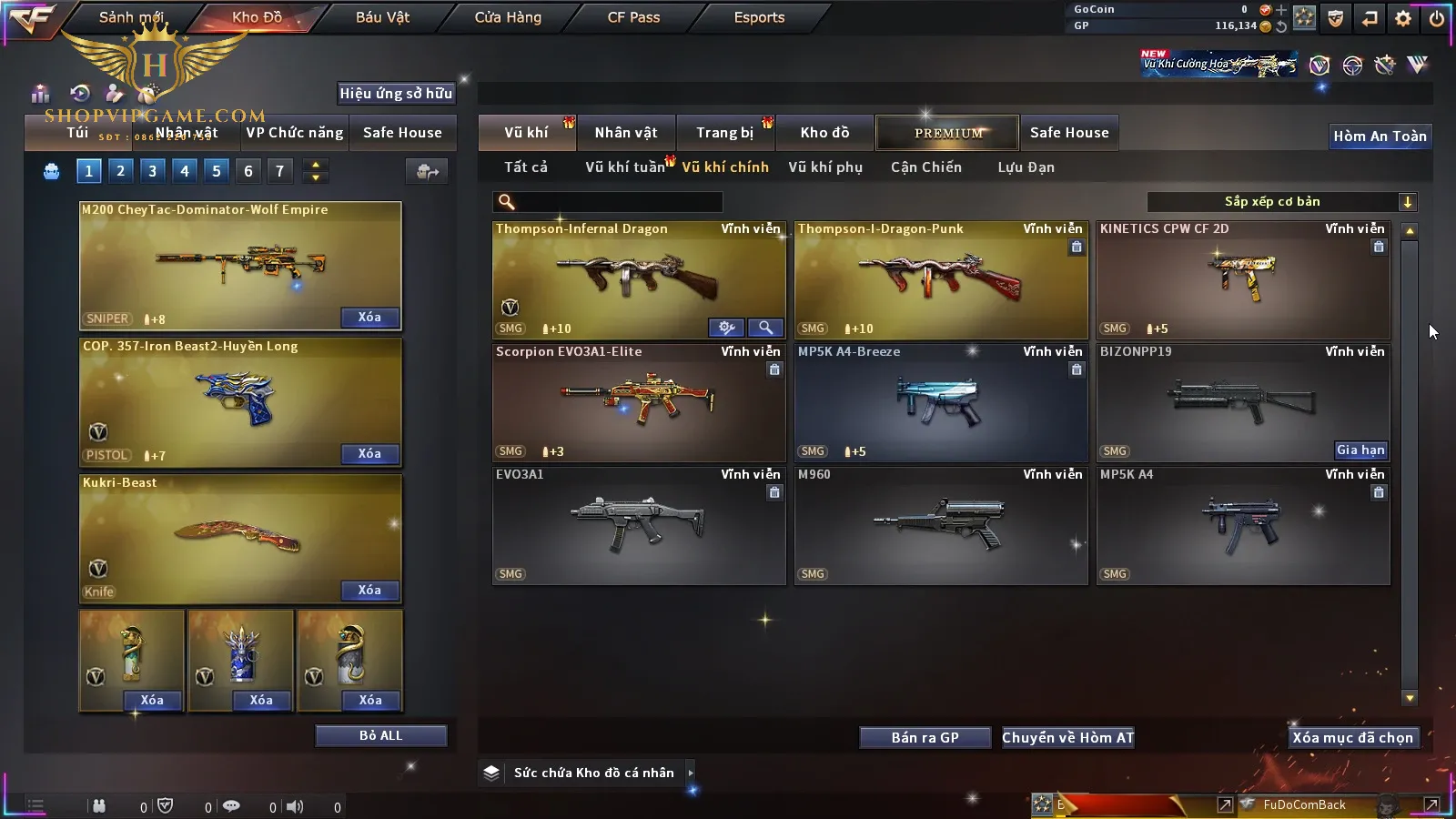The height and width of the screenshot is (819, 1456).
Task: Switch to the Nhân vật inventory tab
Action: [626, 133]
